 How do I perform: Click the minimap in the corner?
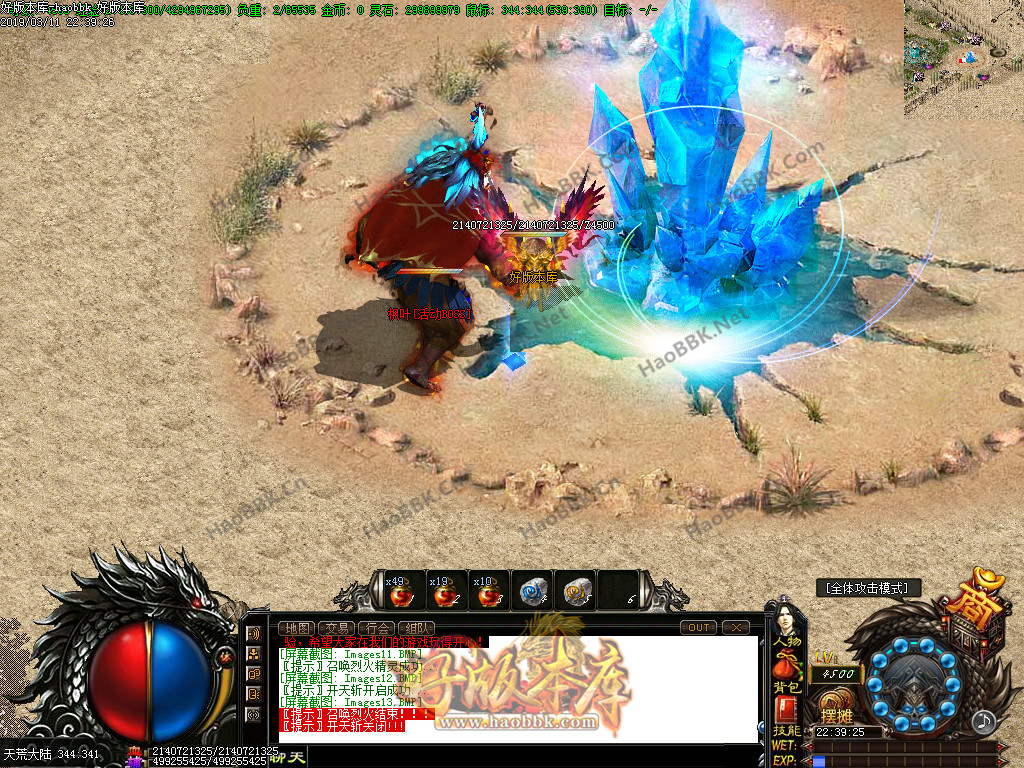(963, 58)
